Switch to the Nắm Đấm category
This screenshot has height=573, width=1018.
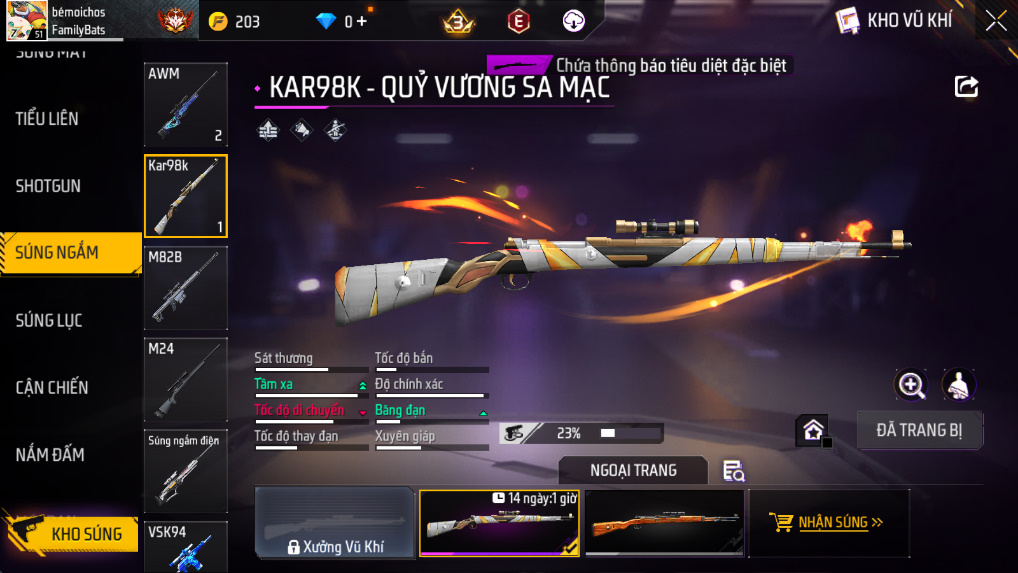point(50,455)
